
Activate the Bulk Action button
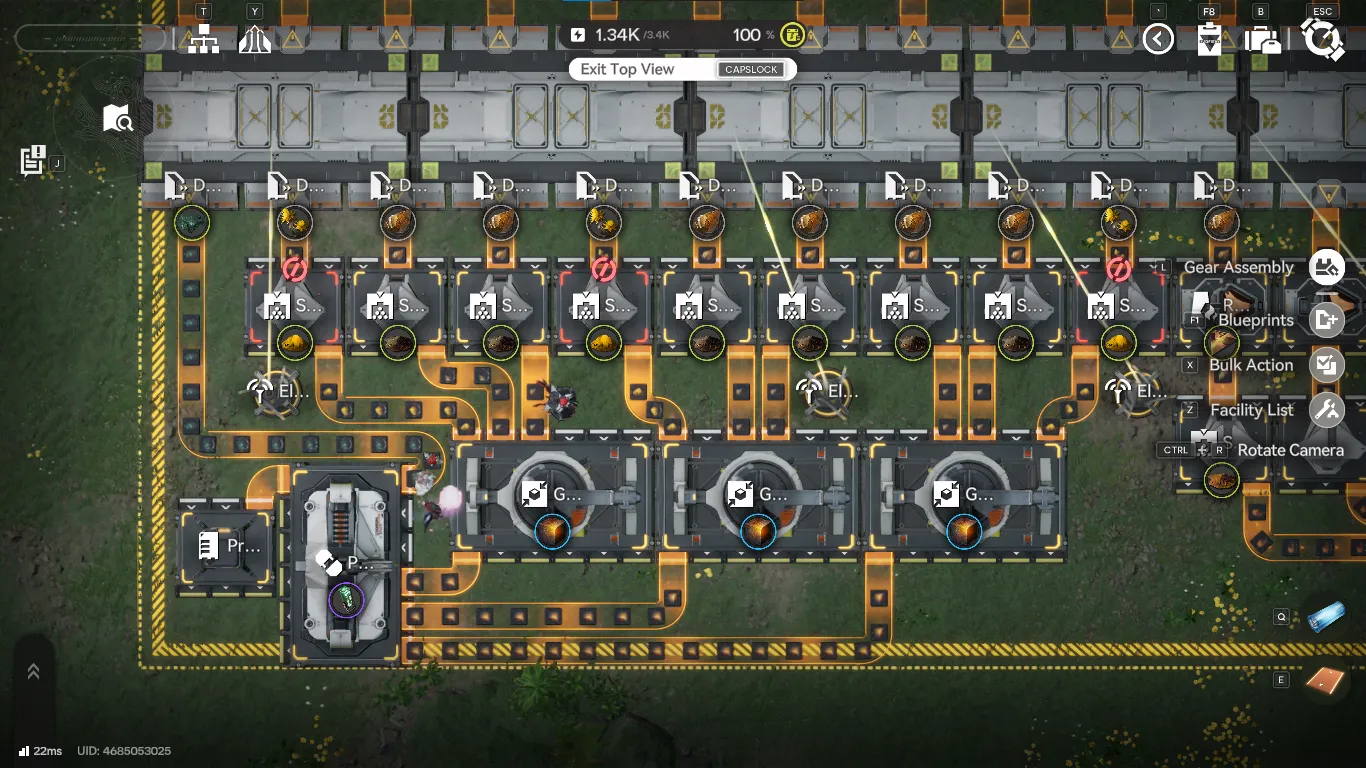[1327, 365]
